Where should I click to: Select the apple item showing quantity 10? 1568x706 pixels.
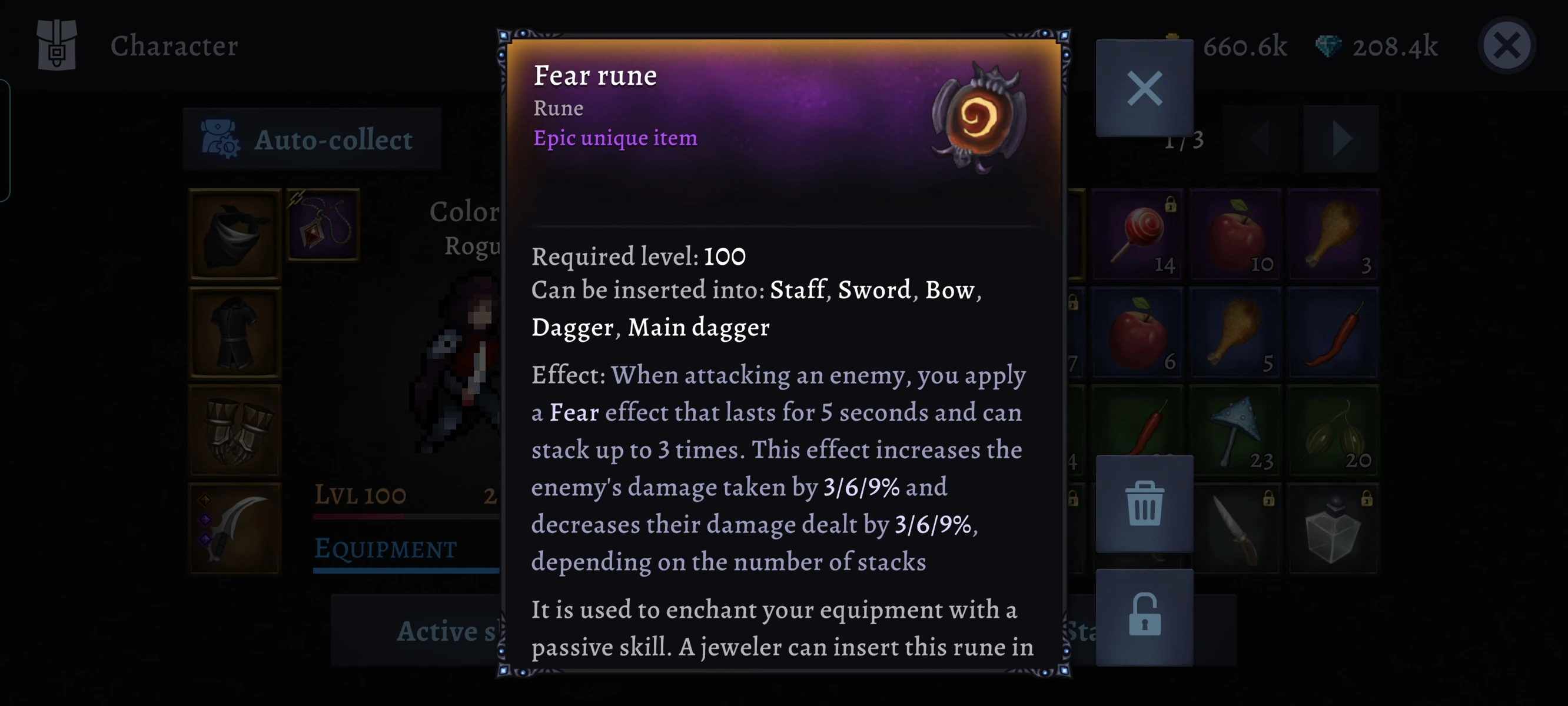1235,234
